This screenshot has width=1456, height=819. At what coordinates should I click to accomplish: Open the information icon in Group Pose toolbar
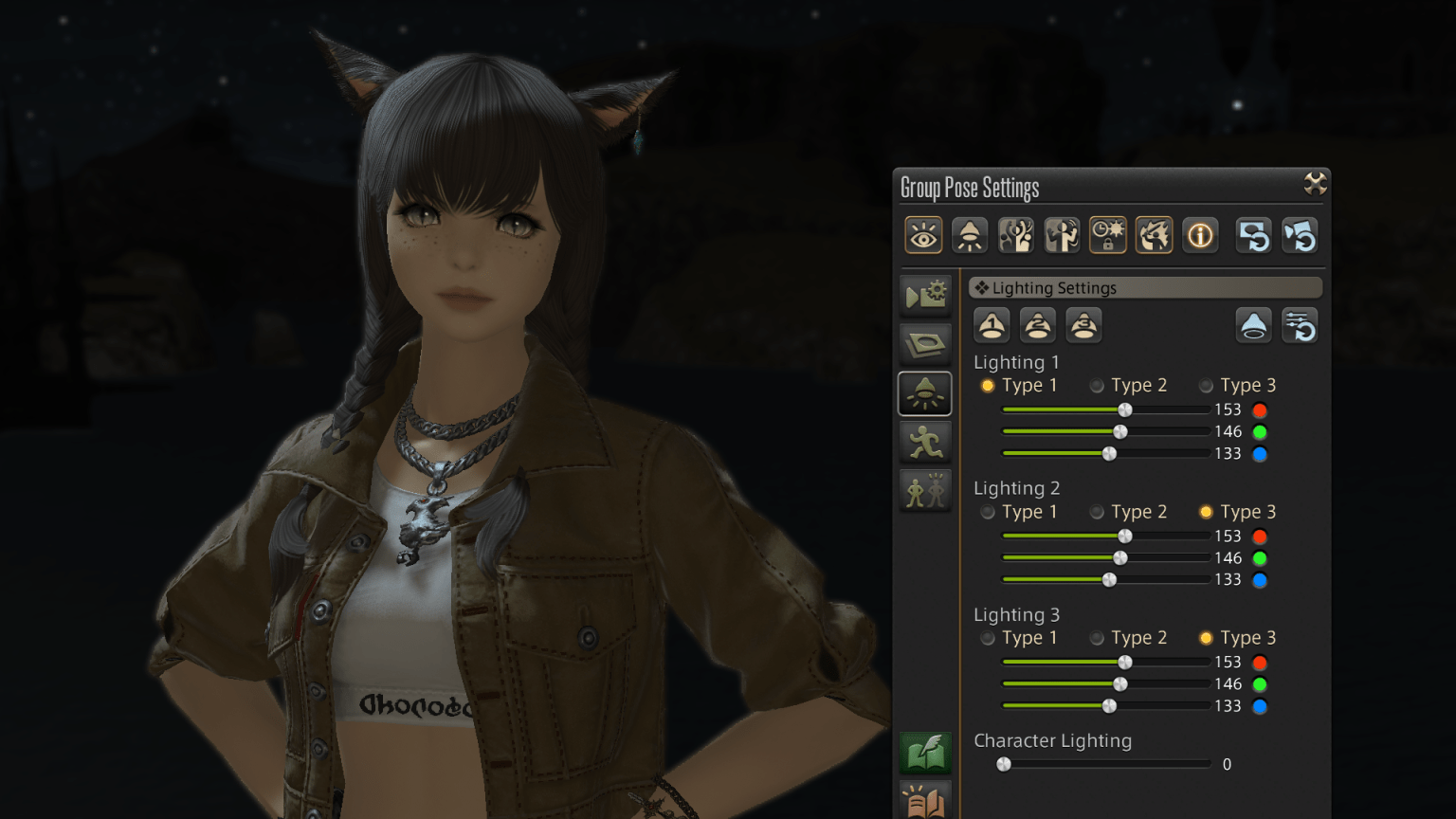click(x=1200, y=235)
